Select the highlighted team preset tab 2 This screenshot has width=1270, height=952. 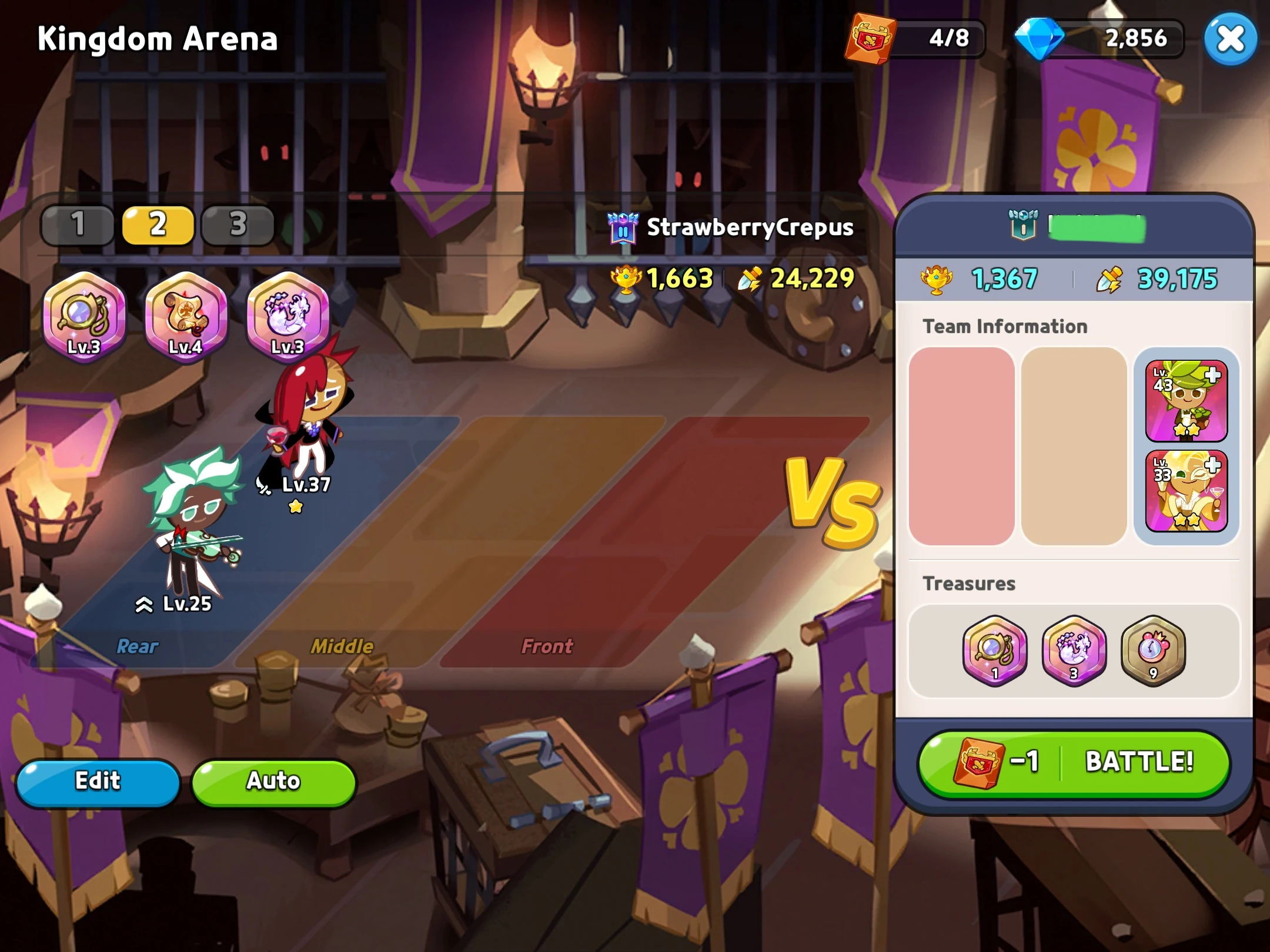coord(158,225)
